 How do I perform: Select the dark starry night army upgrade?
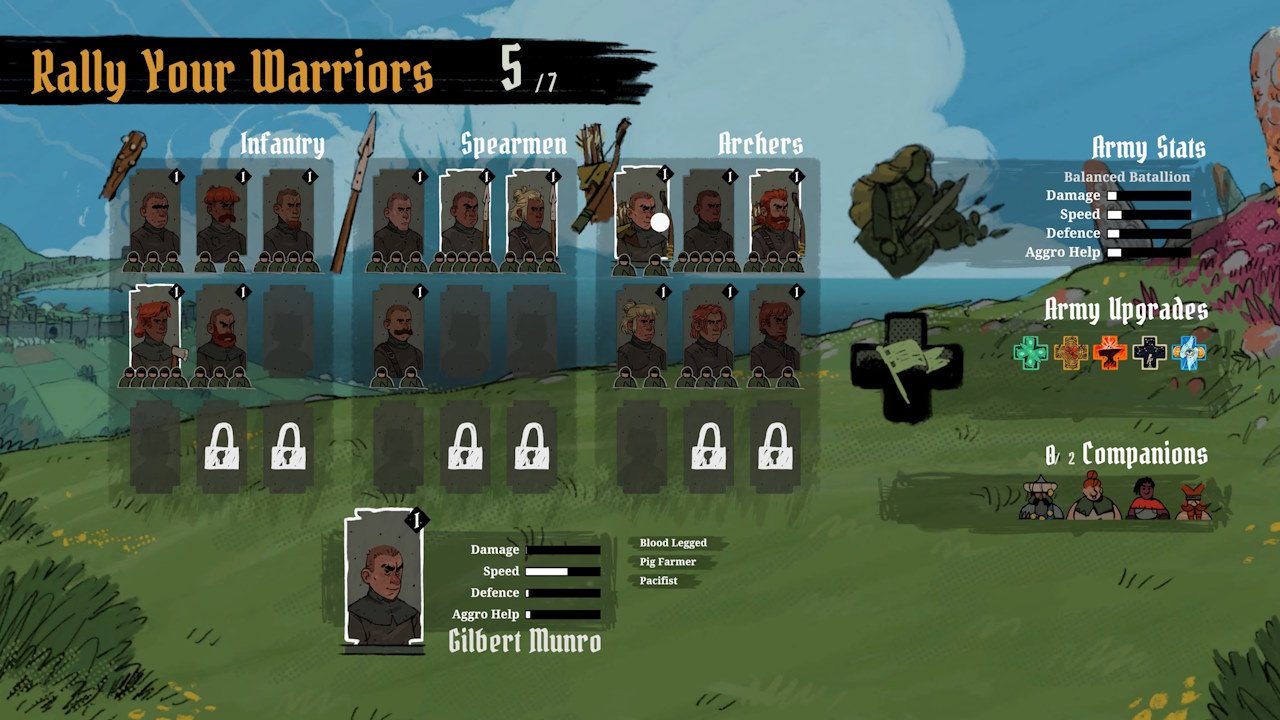tap(1150, 352)
